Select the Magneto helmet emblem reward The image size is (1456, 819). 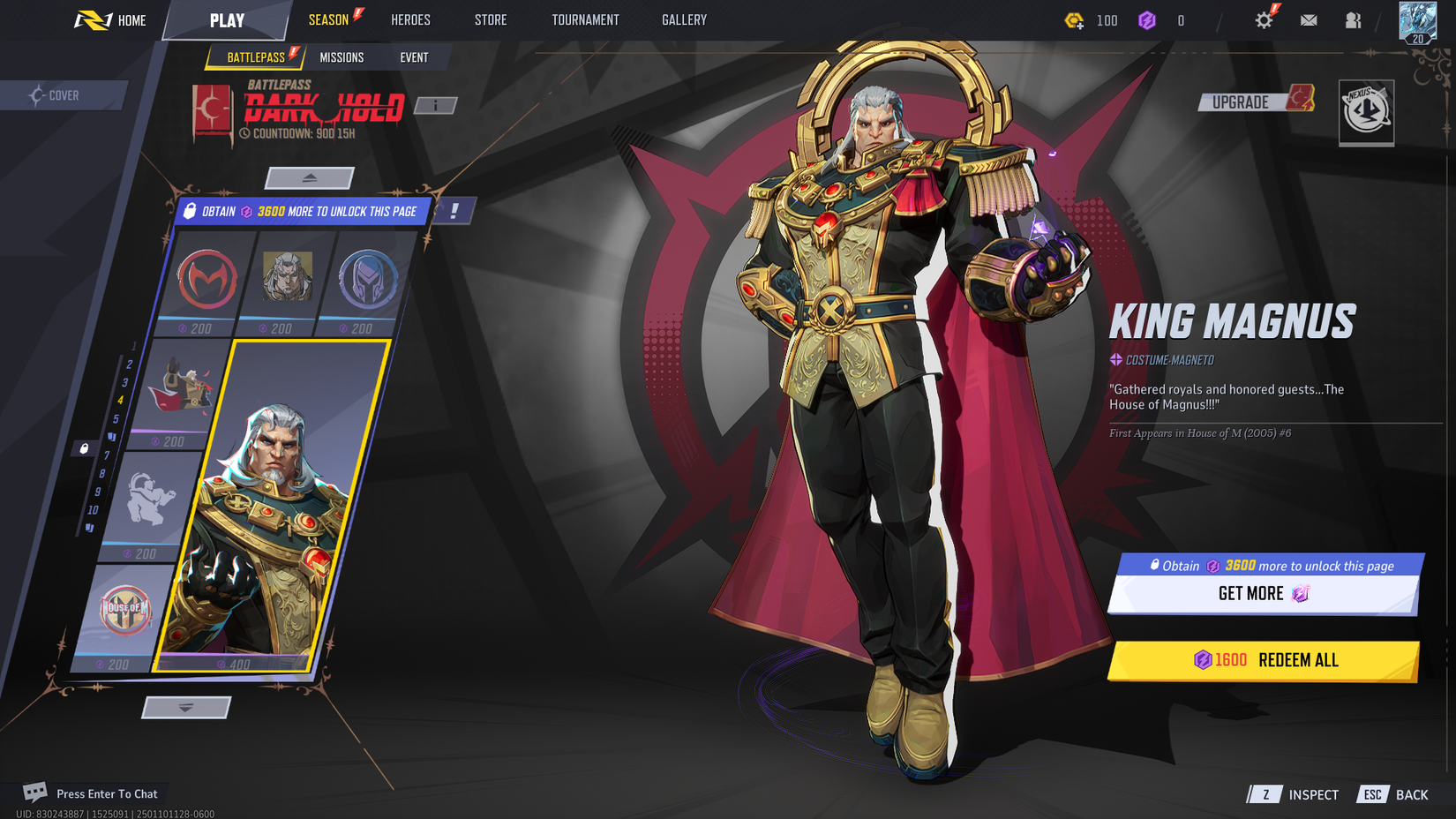point(368,281)
